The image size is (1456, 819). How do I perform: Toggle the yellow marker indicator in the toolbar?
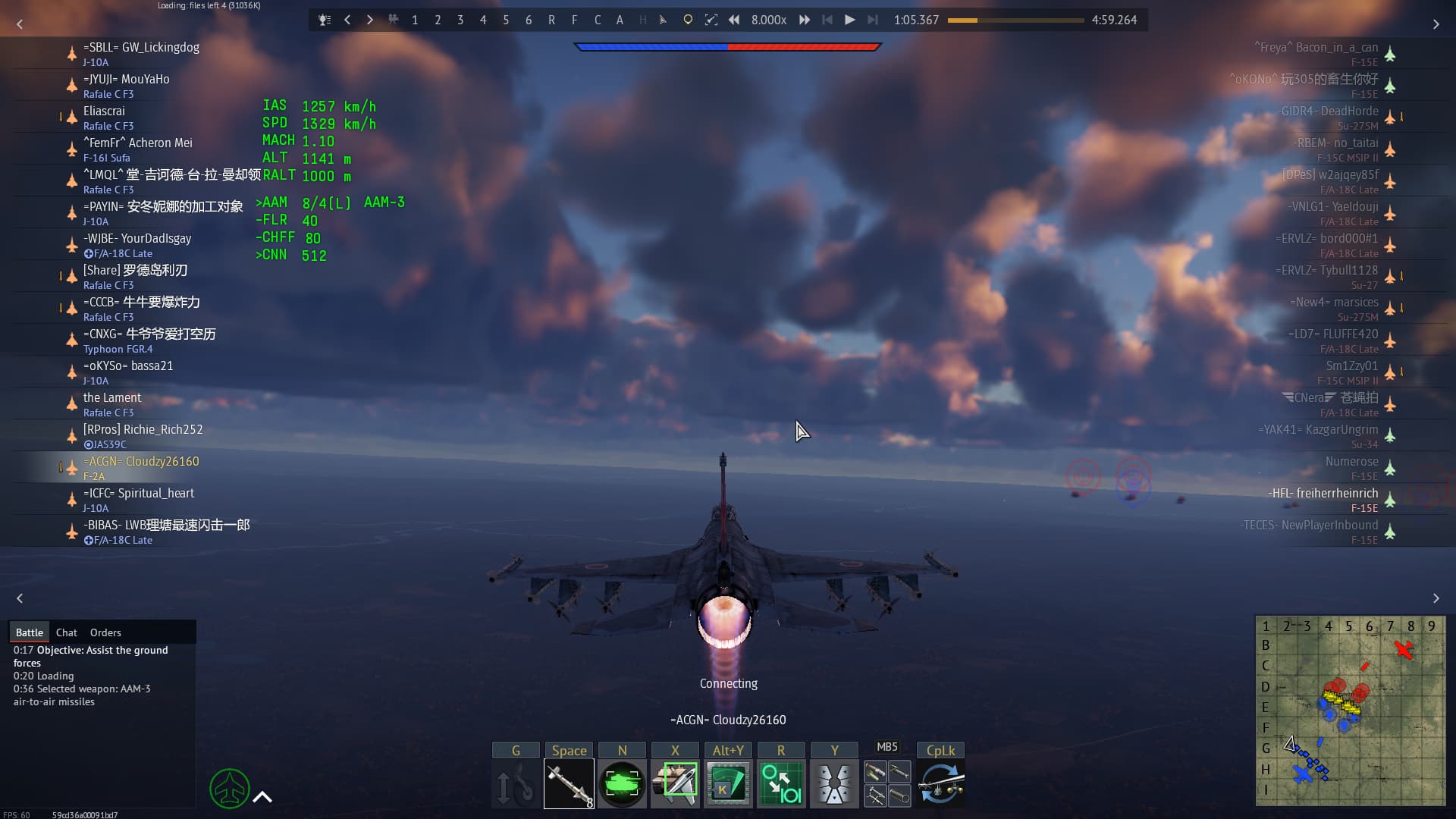687,20
